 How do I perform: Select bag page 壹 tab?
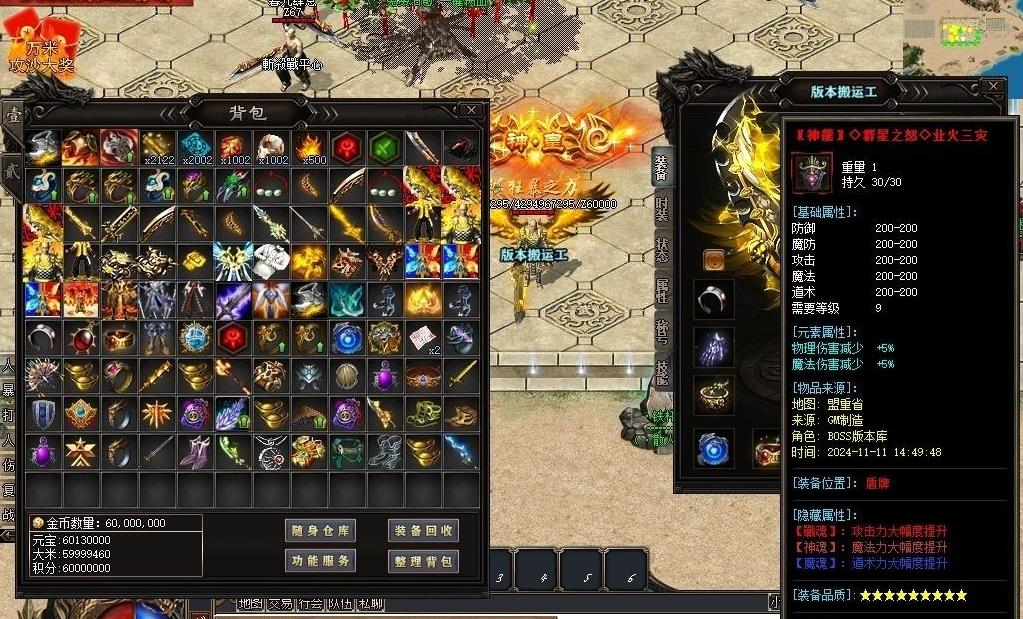coord(12,118)
